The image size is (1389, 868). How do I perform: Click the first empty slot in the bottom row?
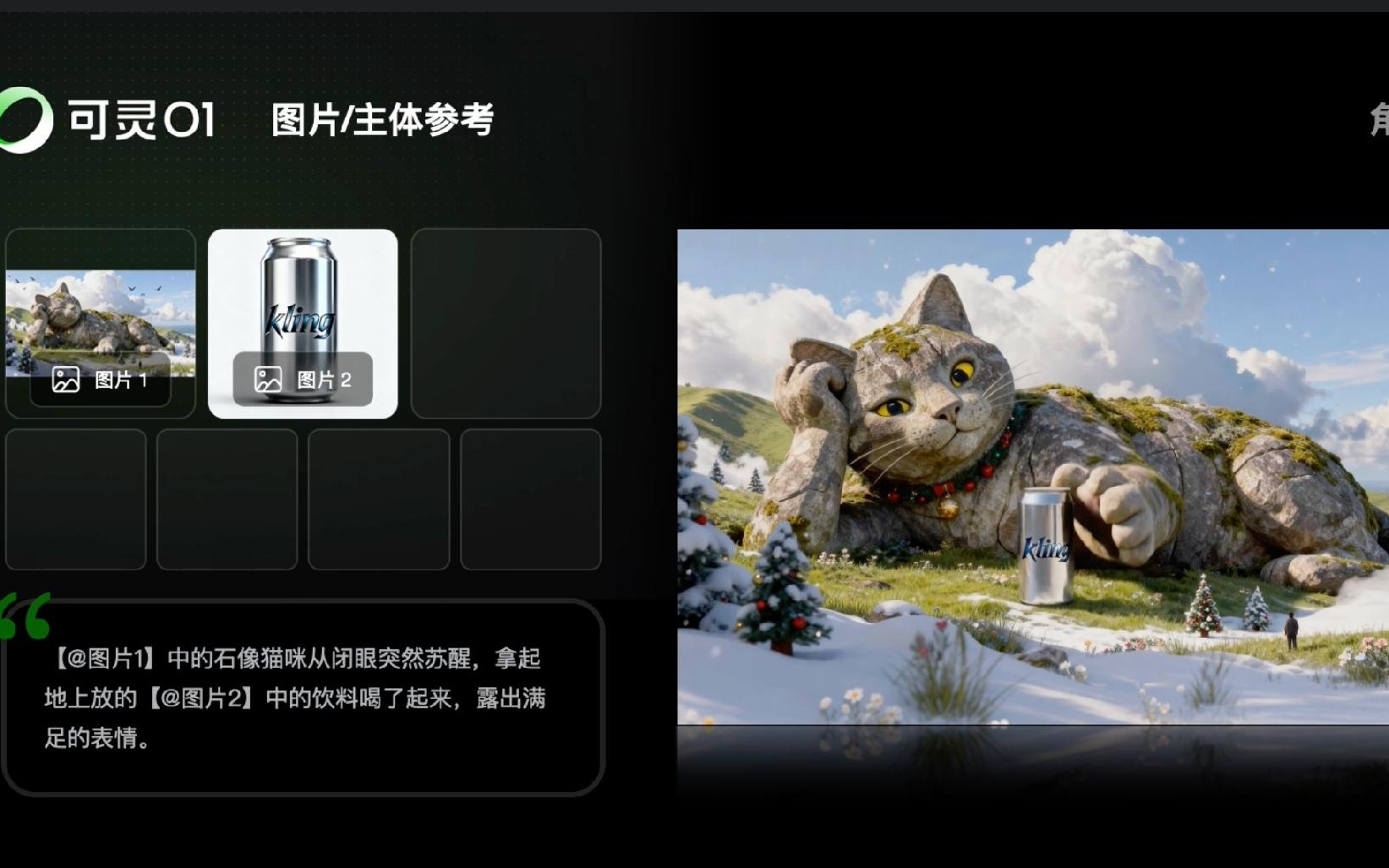tap(75, 500)
